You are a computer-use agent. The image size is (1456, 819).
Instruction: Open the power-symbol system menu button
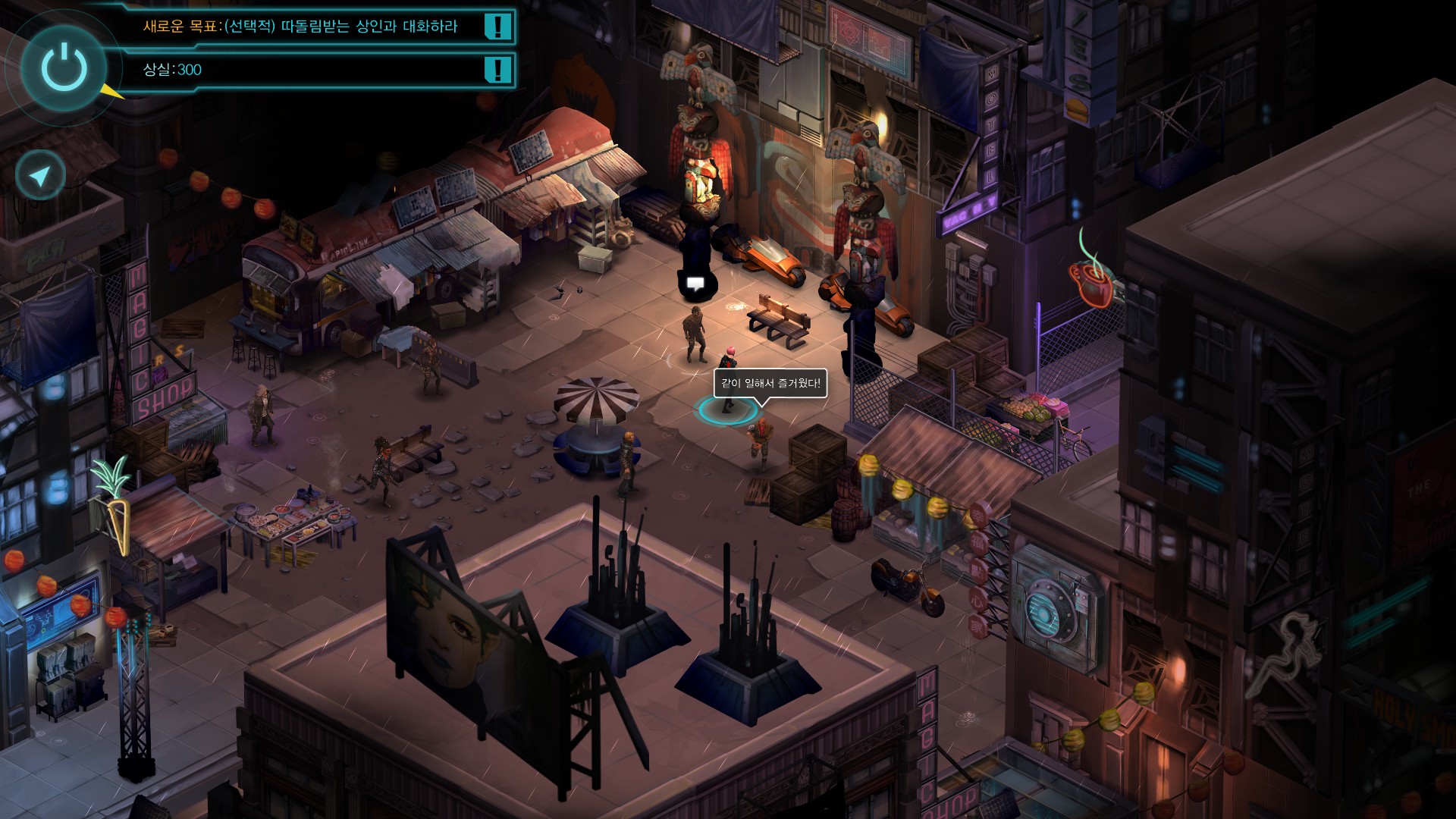coord(64,67)
